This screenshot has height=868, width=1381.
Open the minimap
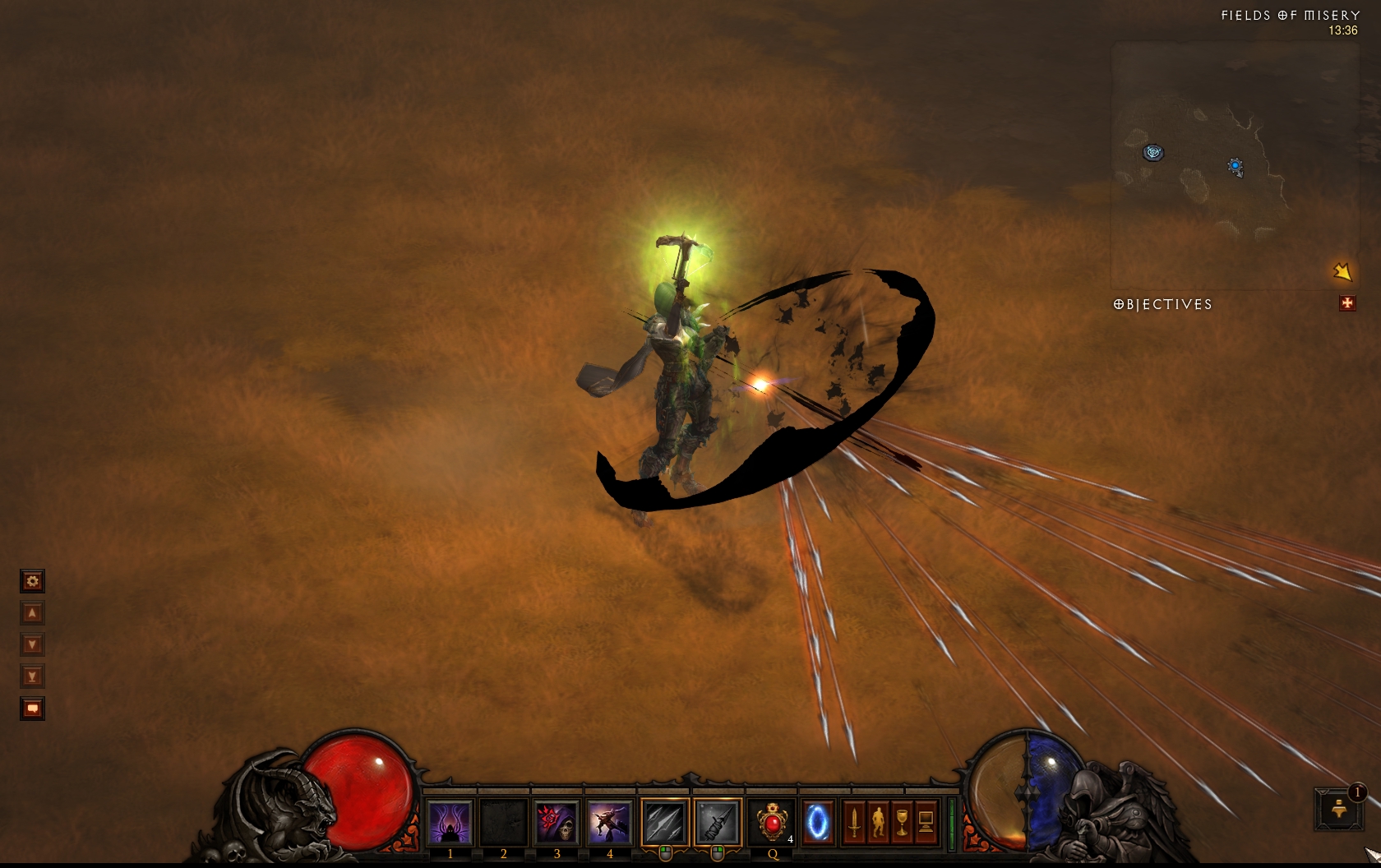(1233, 164)
